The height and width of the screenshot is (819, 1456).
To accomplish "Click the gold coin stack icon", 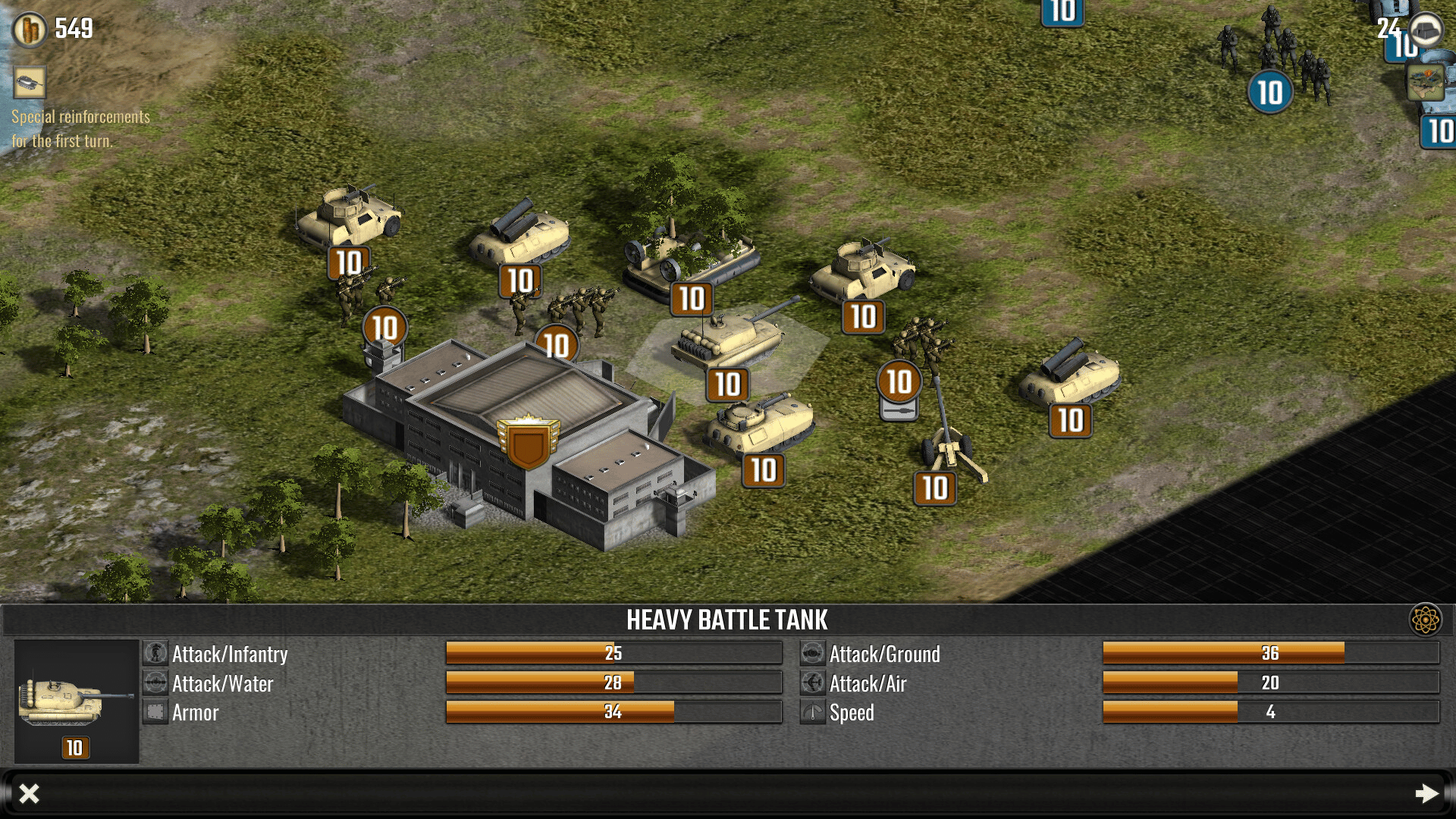I will click(30, 30).
